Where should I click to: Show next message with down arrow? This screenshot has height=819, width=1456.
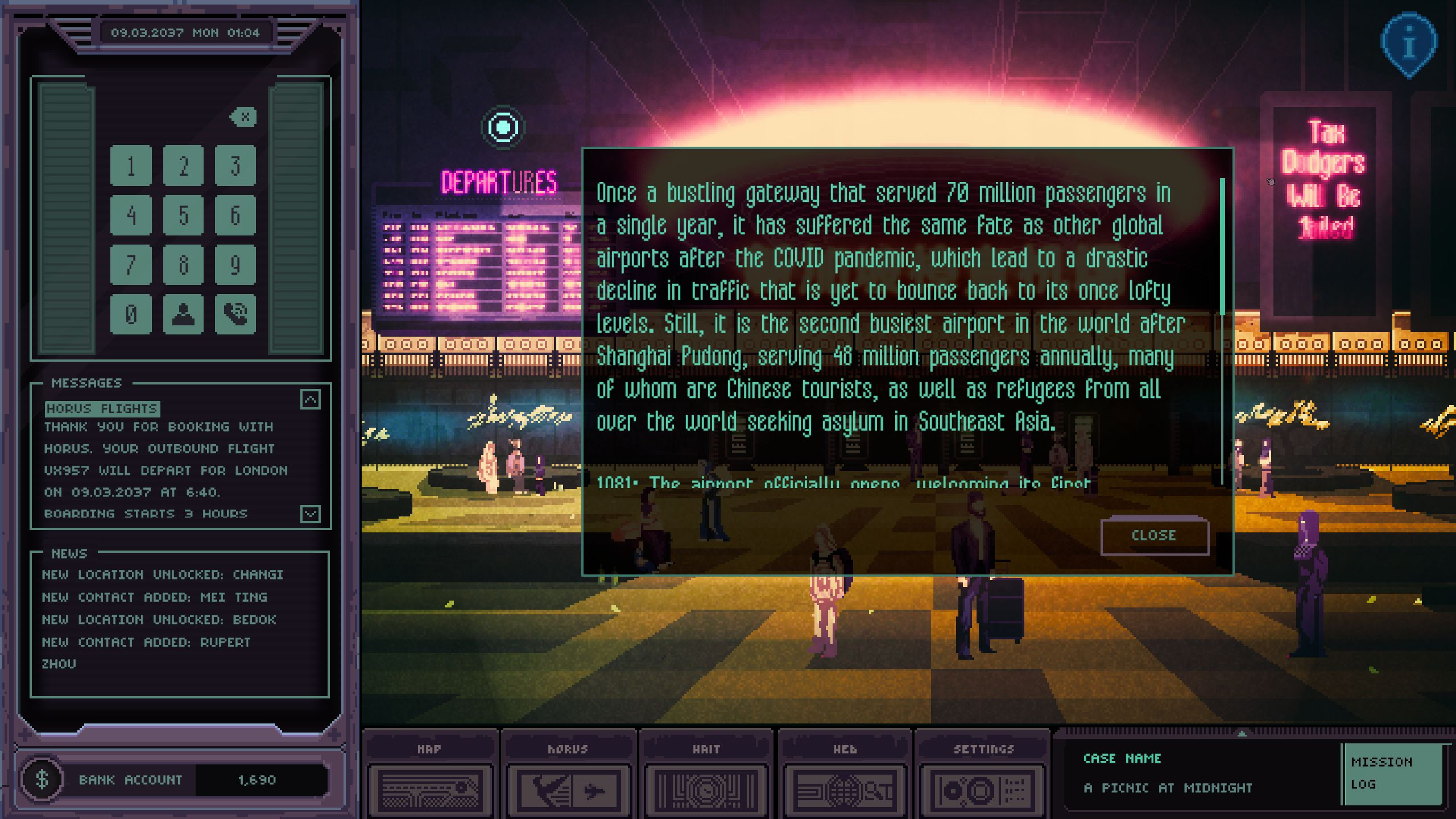point(310,514)
